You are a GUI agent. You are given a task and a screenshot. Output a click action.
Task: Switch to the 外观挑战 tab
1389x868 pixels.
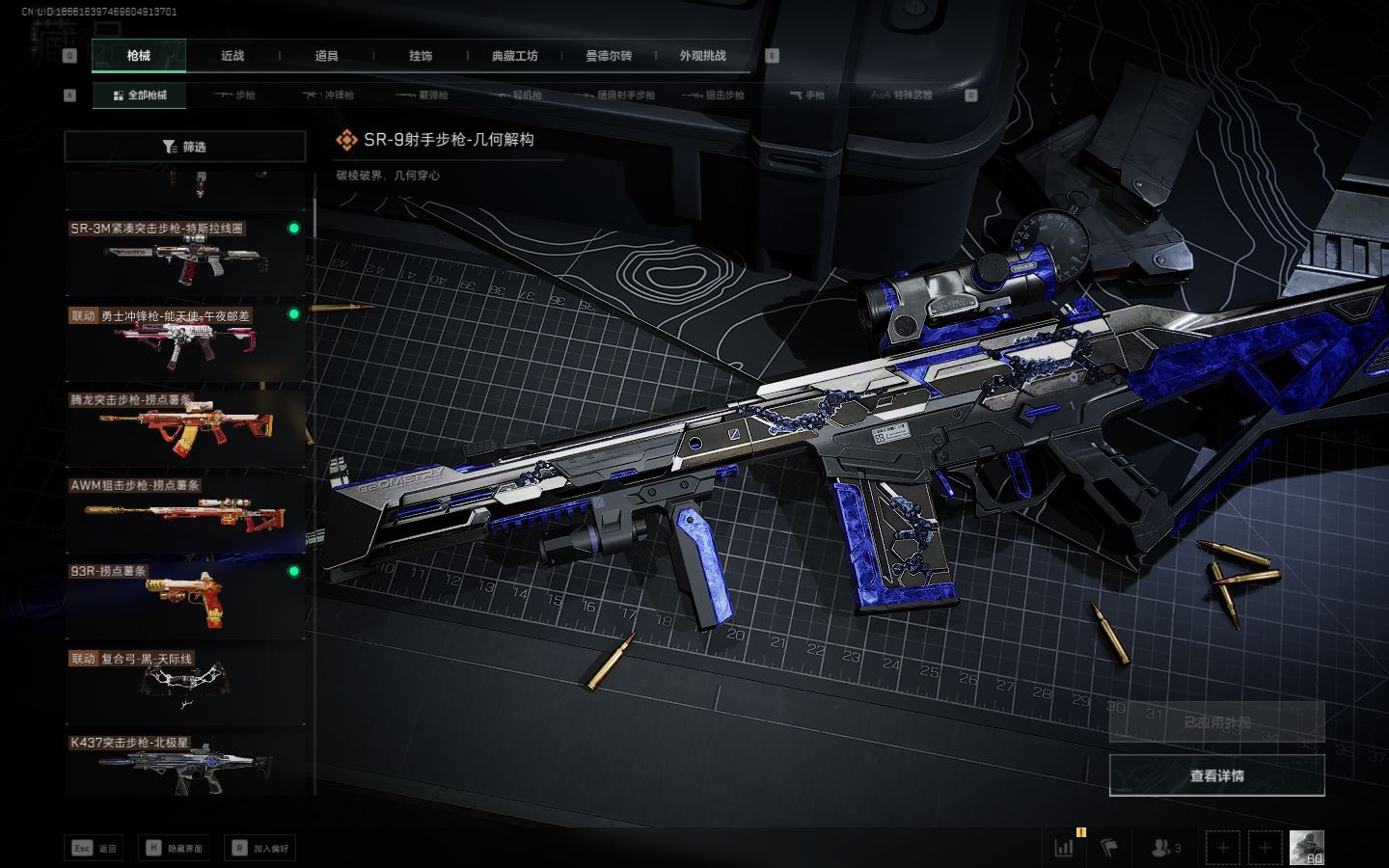(x=702, y=56)
